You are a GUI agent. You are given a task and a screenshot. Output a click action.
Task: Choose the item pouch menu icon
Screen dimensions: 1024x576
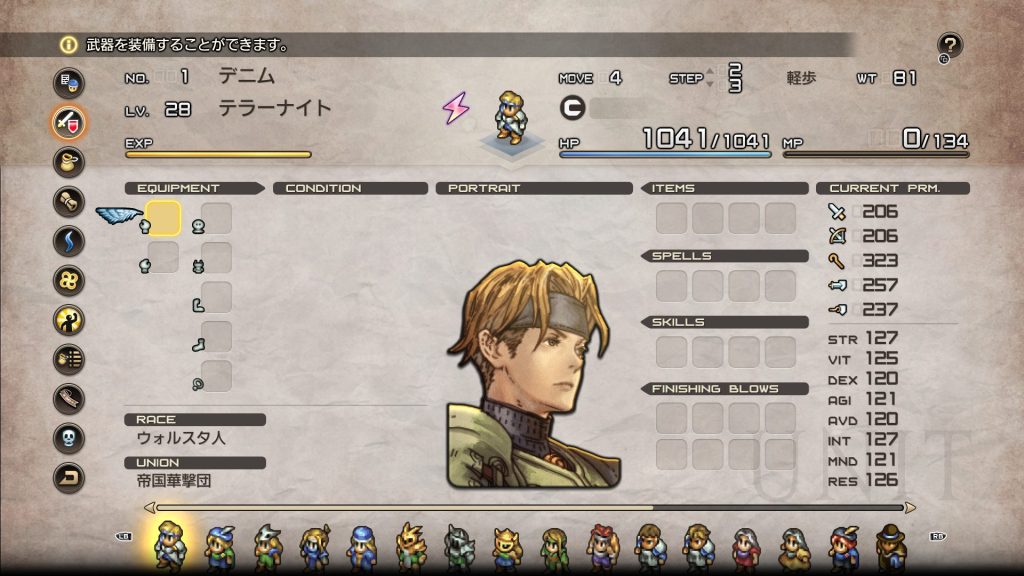coord(69,162)
